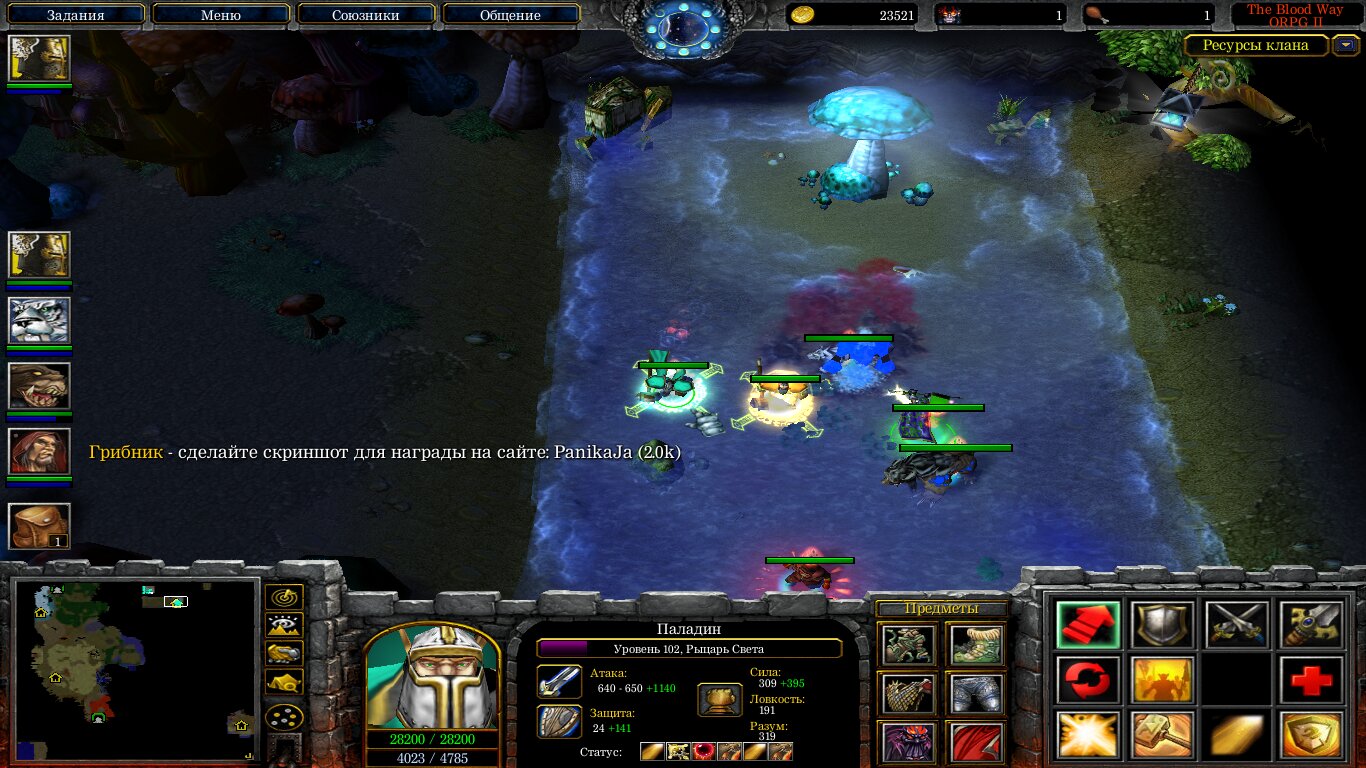Select the white tiger ally portrait
This screenshot has height=768, width=1366.
pos(39,320)
